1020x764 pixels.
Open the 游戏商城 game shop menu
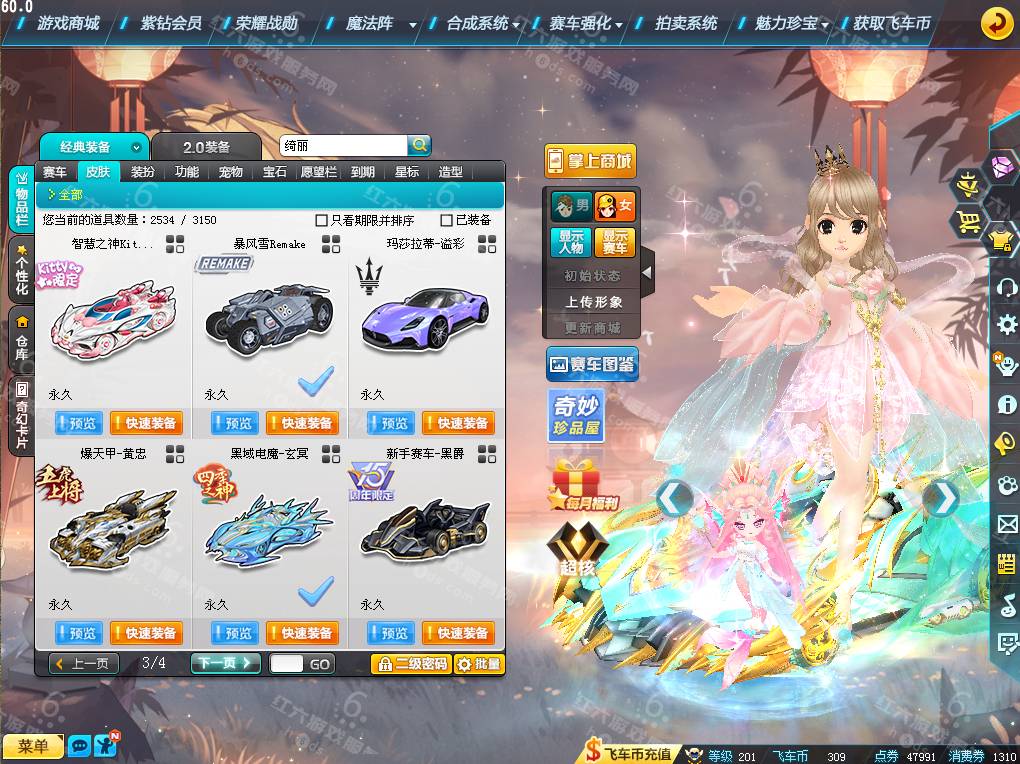[68, 23]
